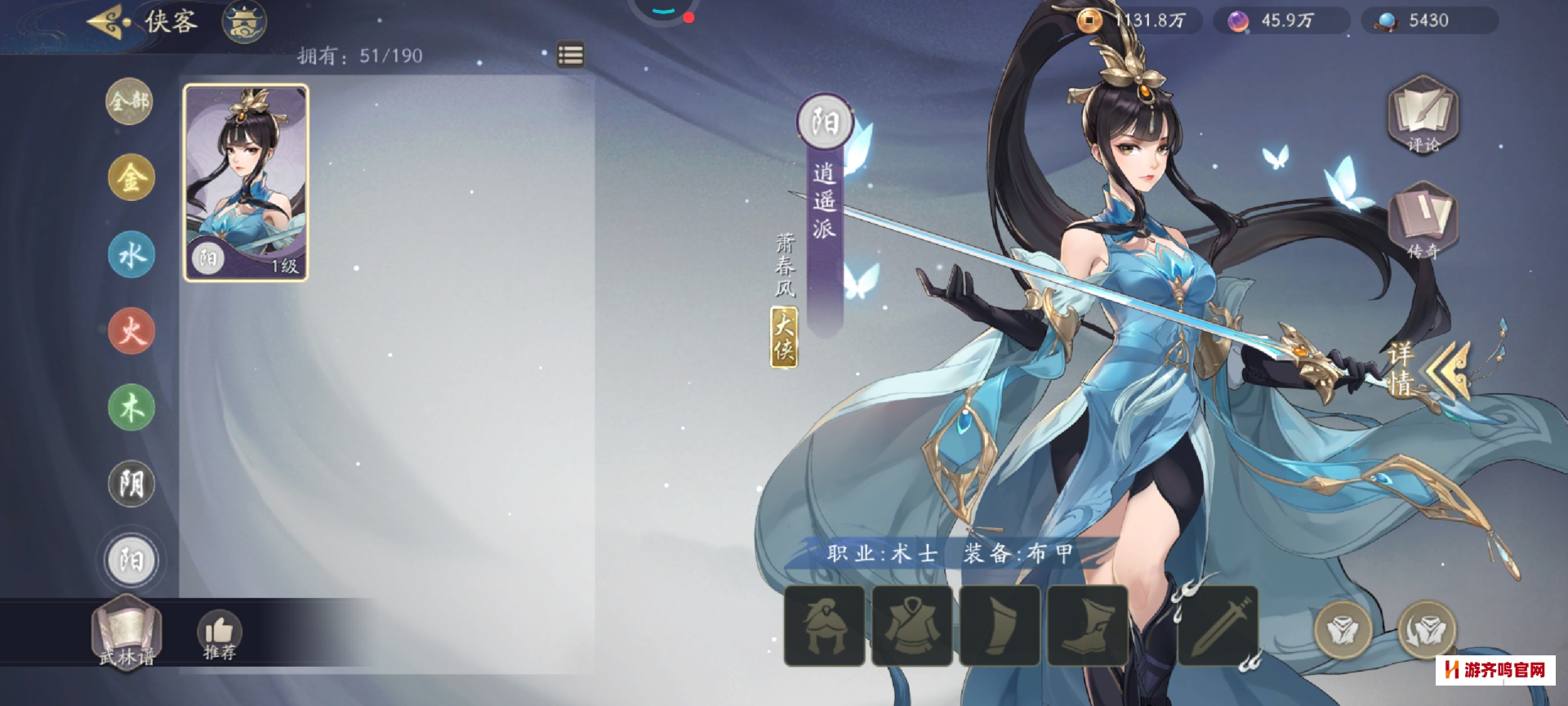The width and height of the screenshot is (1568, 706).
Task: Toggle the hero list view
Action: 570,55
